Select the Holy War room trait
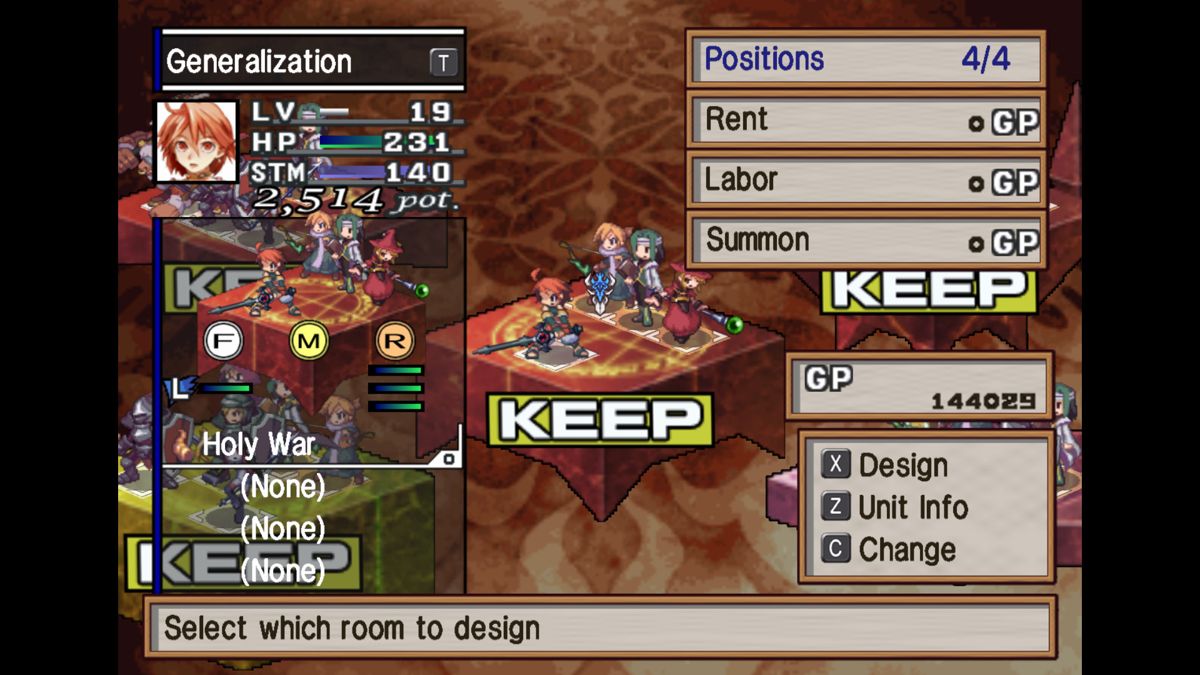The image size is (1200, 675). coord(259,445)
